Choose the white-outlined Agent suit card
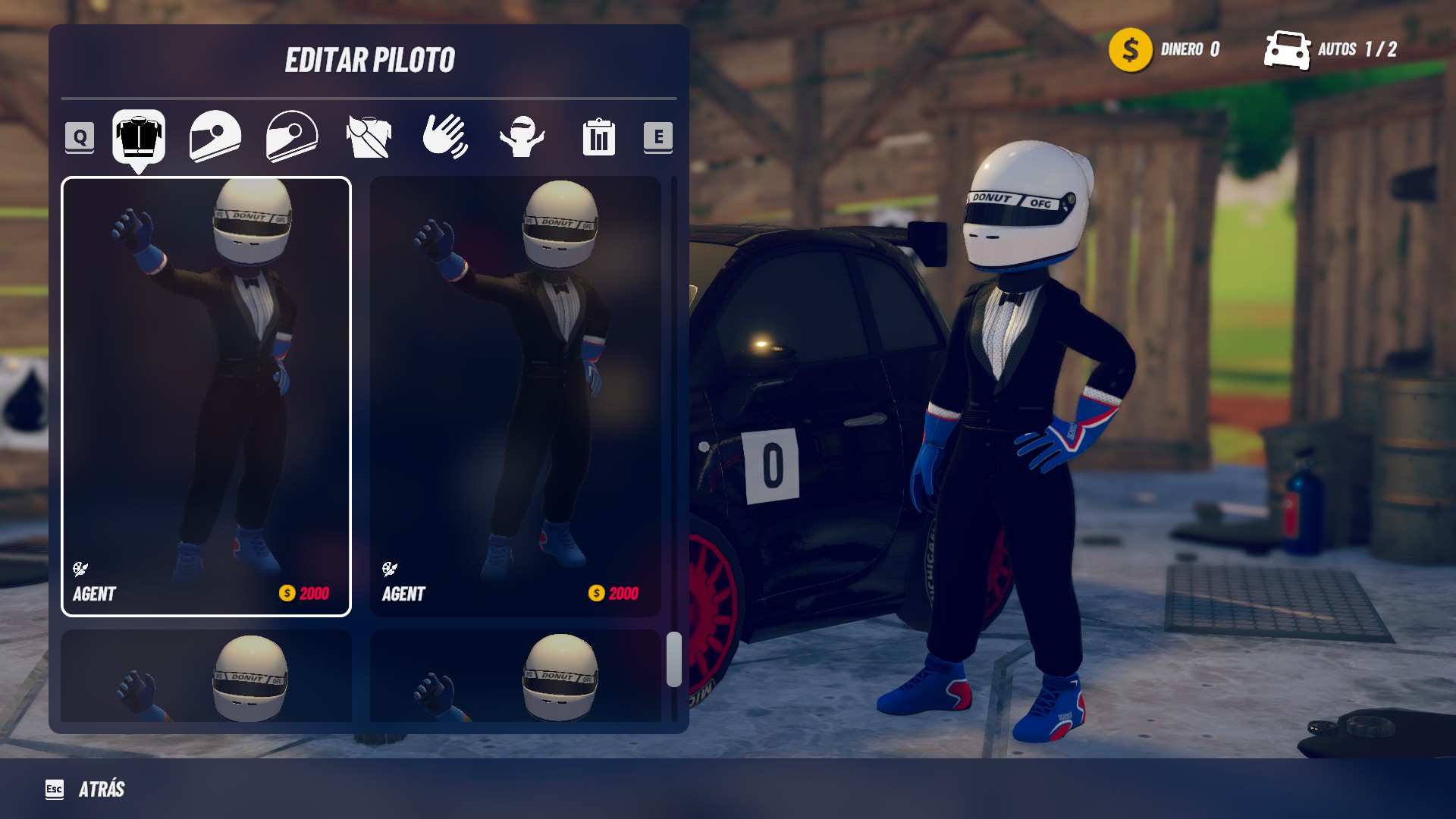This screenshot has width=1456, height=819. click(206, 397)
